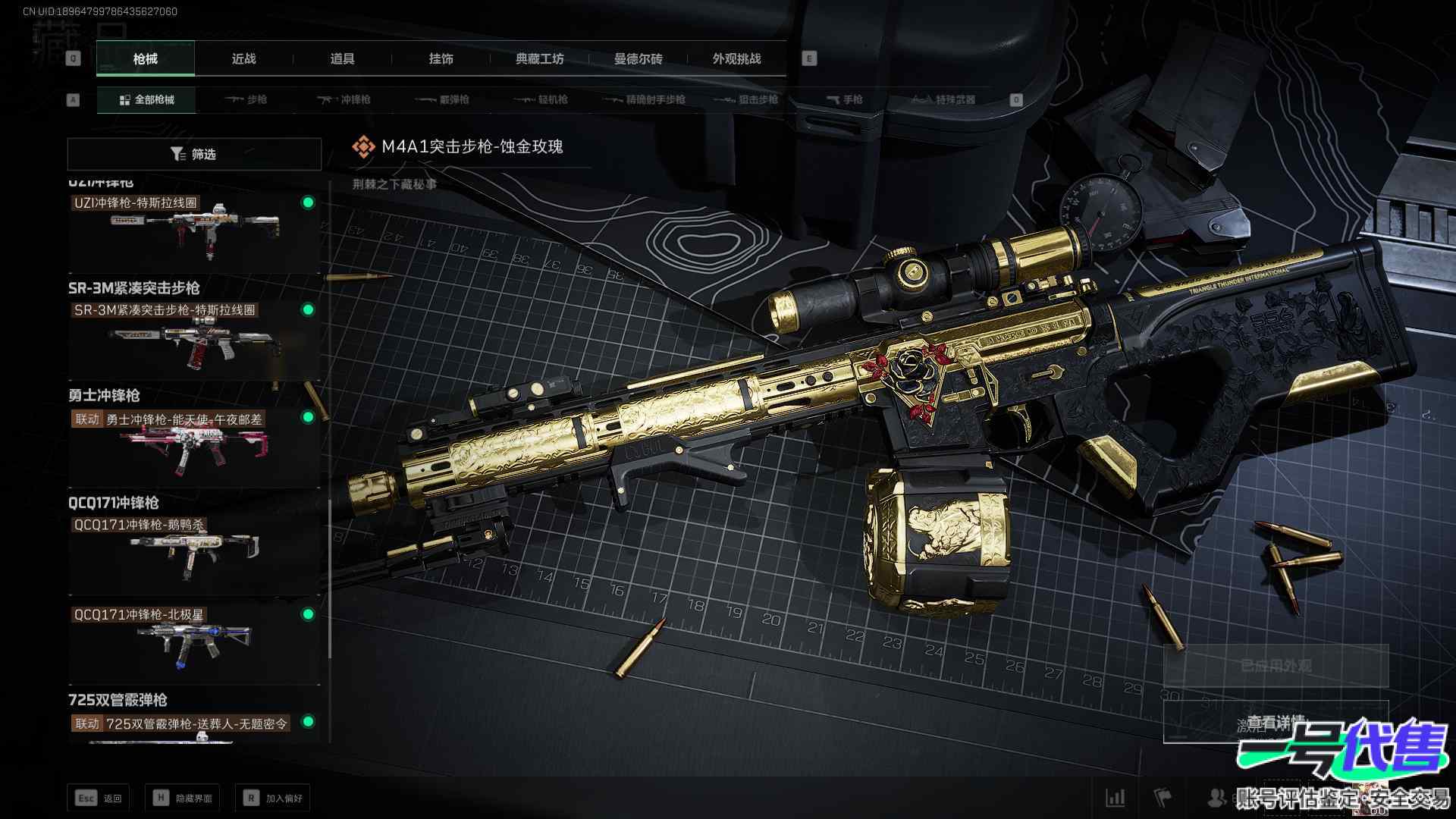Select the 挂饰 charms tab

(441, 59)
